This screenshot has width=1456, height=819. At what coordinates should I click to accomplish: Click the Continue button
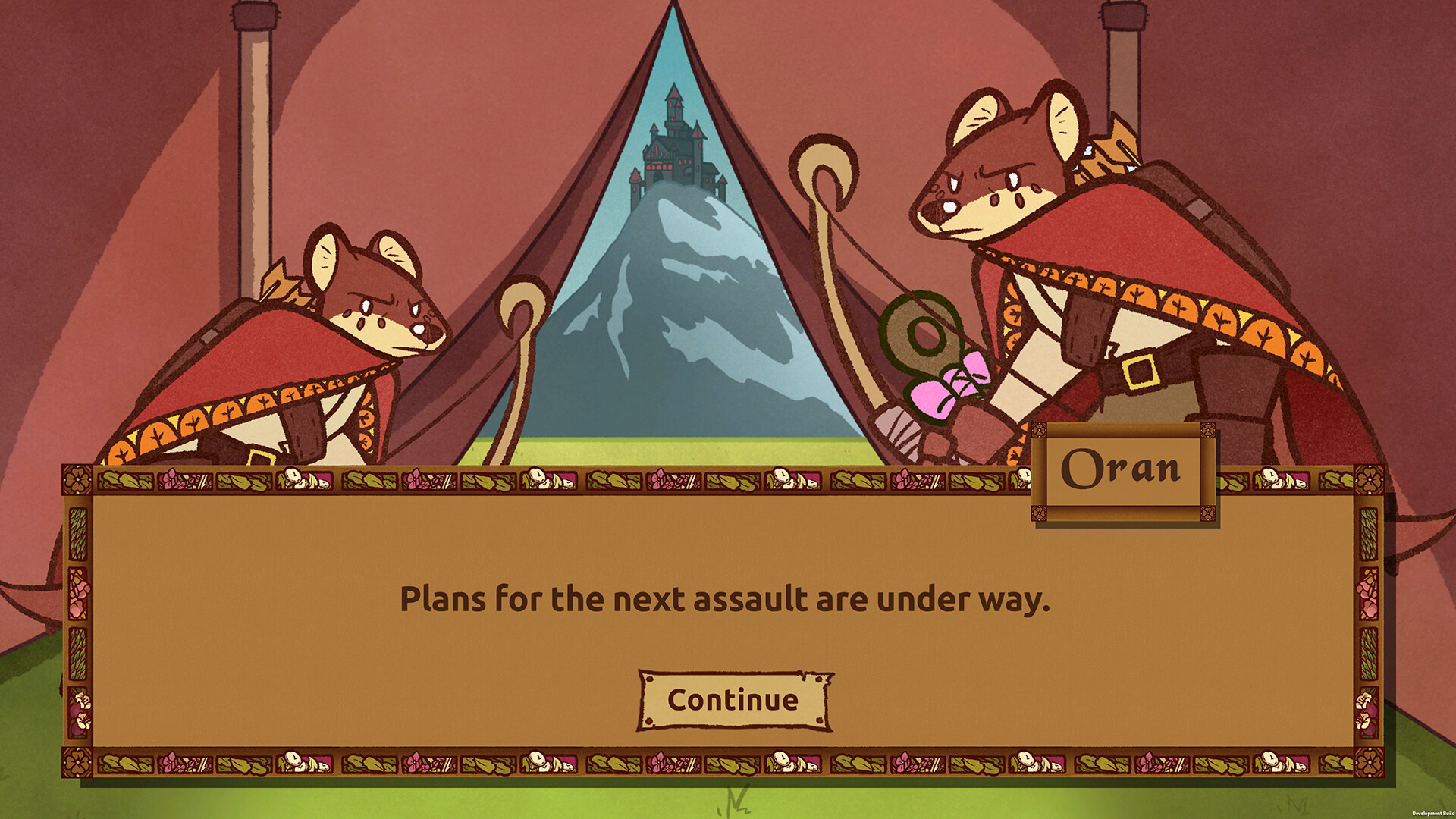[732, 701]
